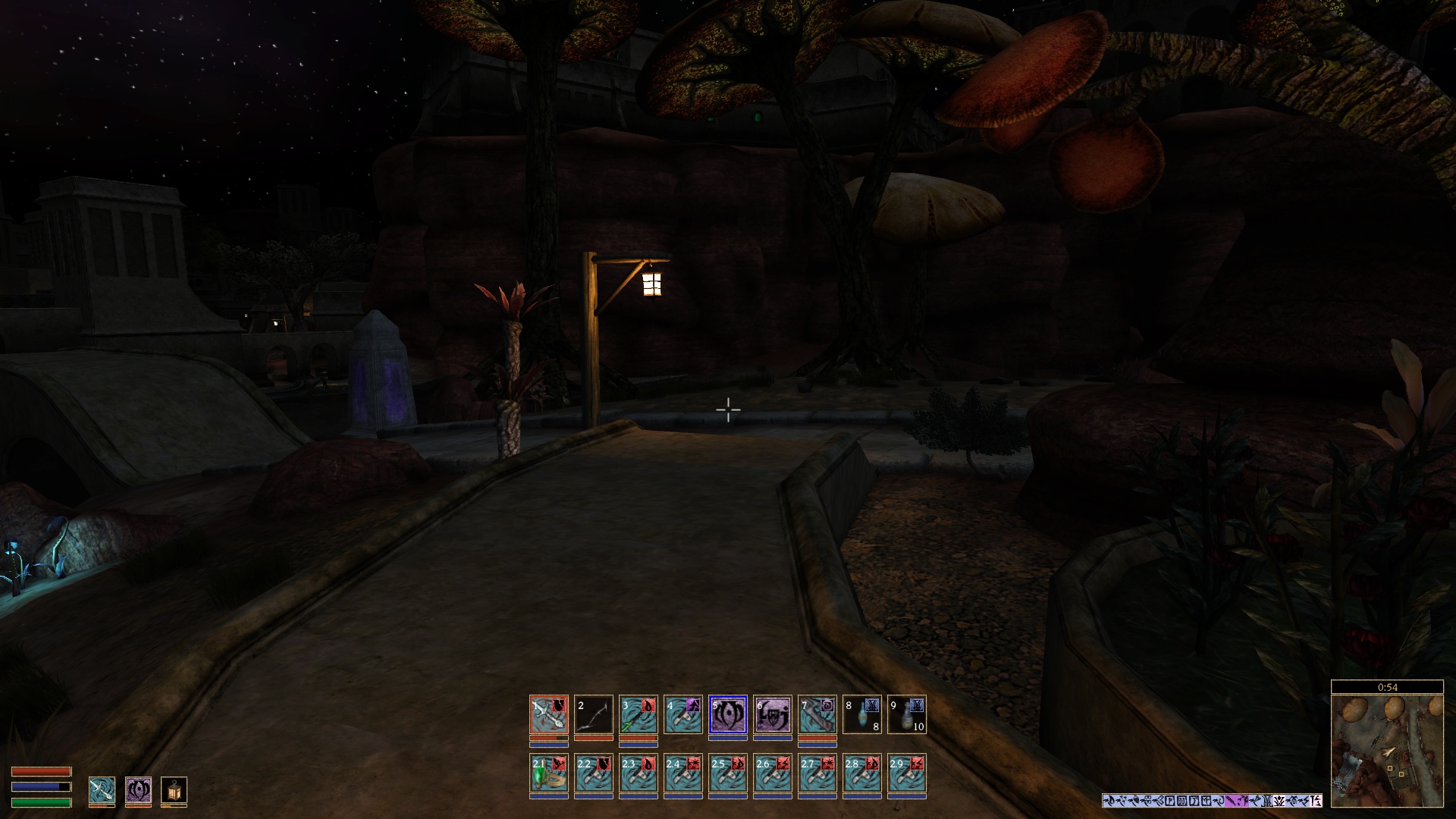Select hotbar slot 1 sword
Viewport: 1456px width, 819px height.
coord(549,714)
